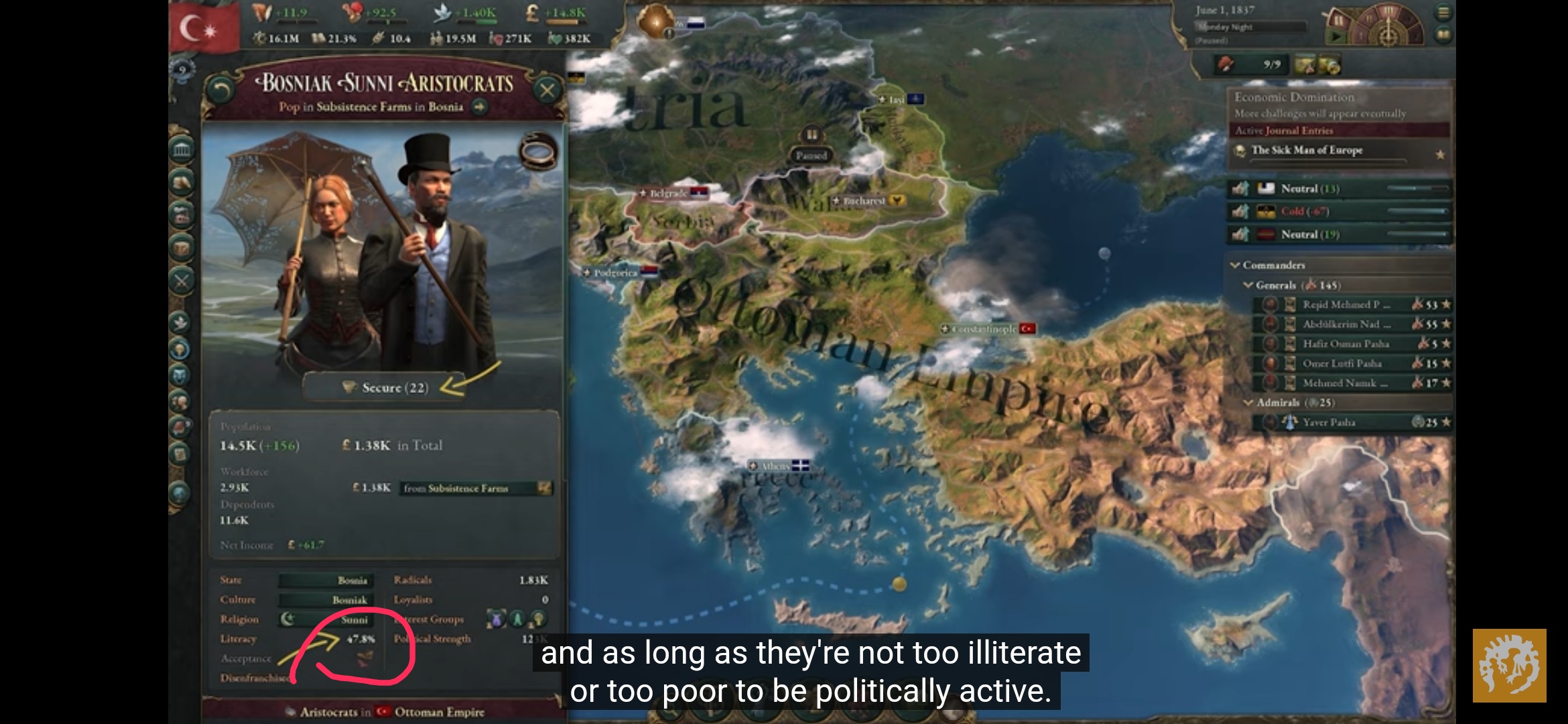1568x724 pixels.
Task: Unpause the game with the play button
Action: (1337, 38)
